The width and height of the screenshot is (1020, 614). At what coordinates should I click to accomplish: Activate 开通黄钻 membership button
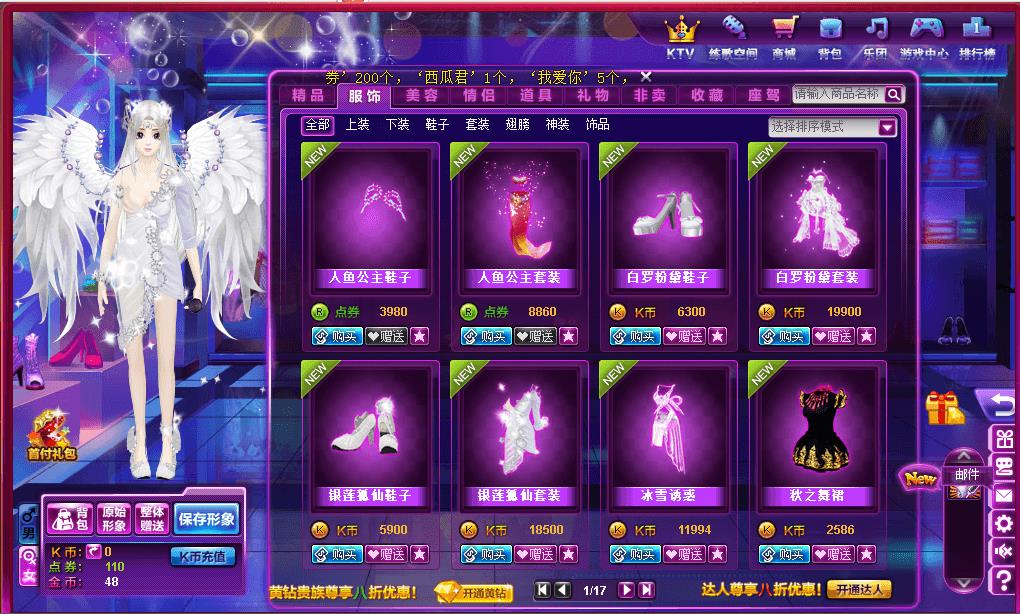473,591
